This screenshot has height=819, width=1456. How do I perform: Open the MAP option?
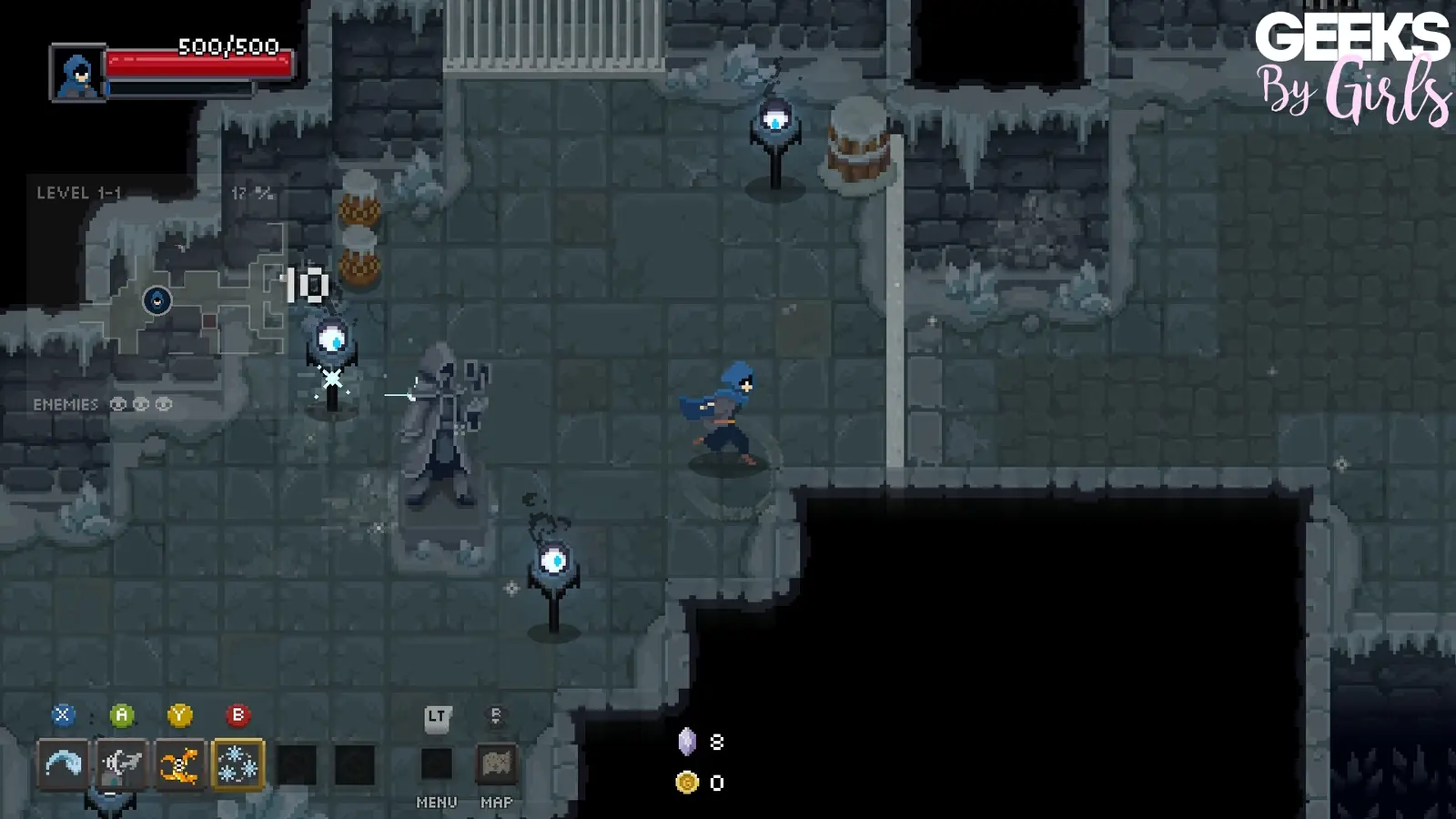[x=494, y=804]
